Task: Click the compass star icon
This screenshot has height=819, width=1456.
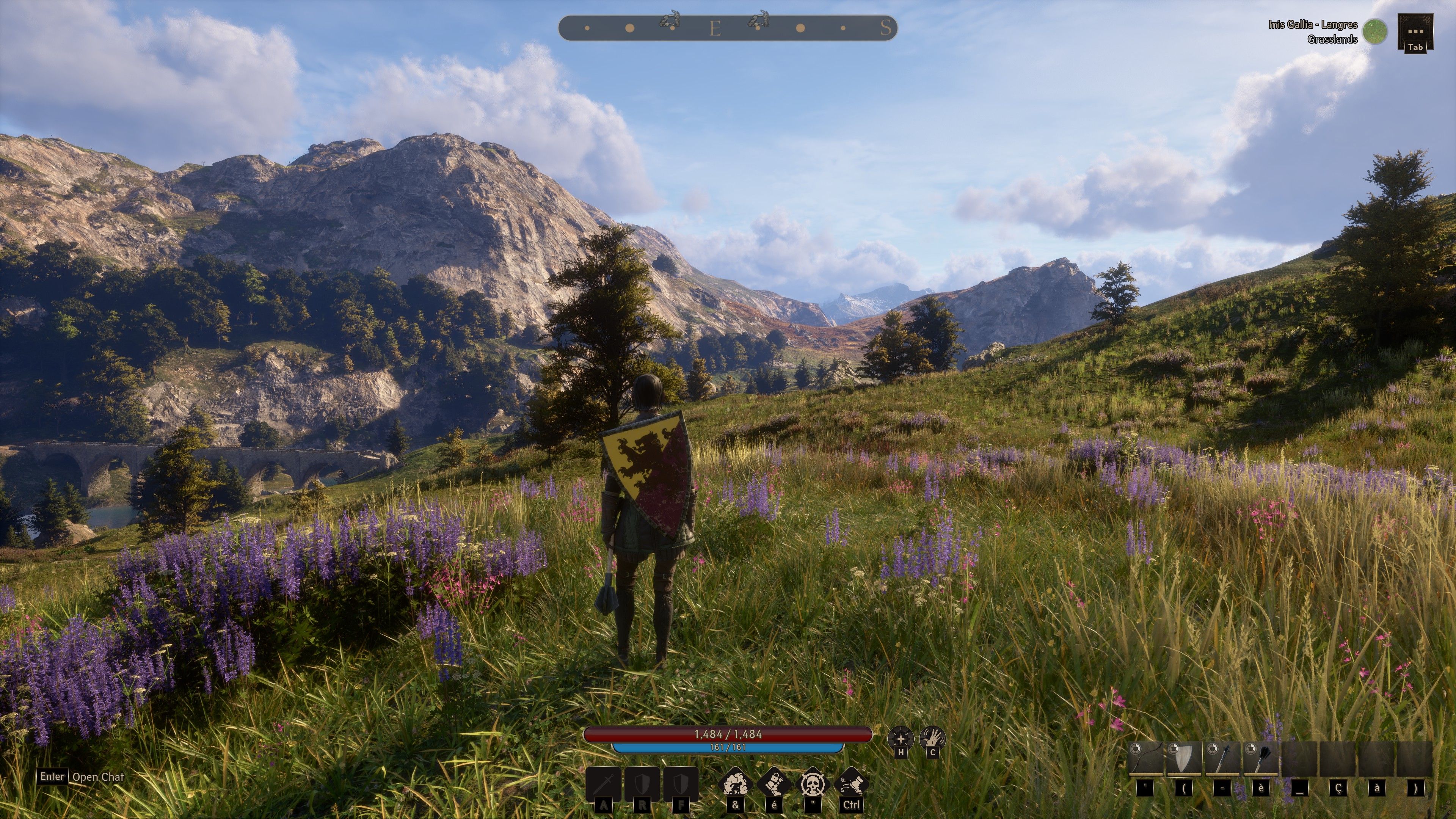Action: pos(901,737)
